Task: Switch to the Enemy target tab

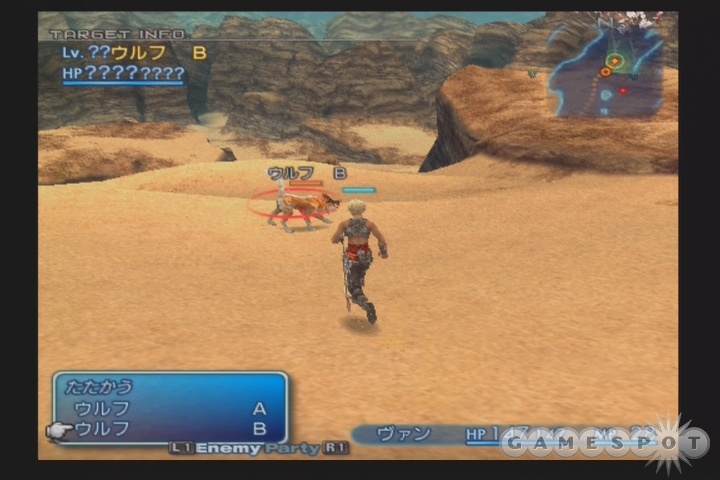Action: click(x=227, y=449)
